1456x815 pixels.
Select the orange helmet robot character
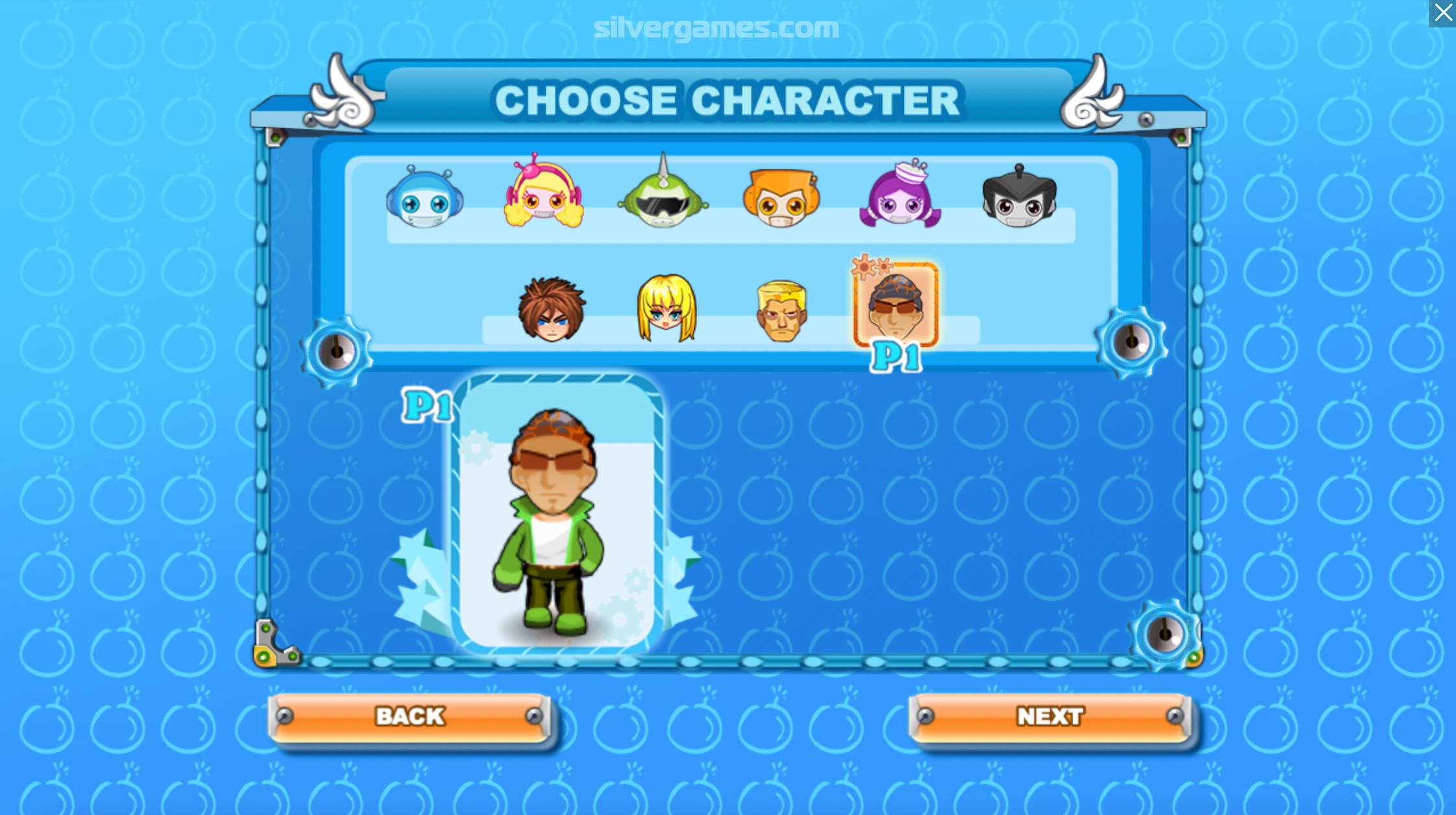pyautogui.click(x=781, y=198)
